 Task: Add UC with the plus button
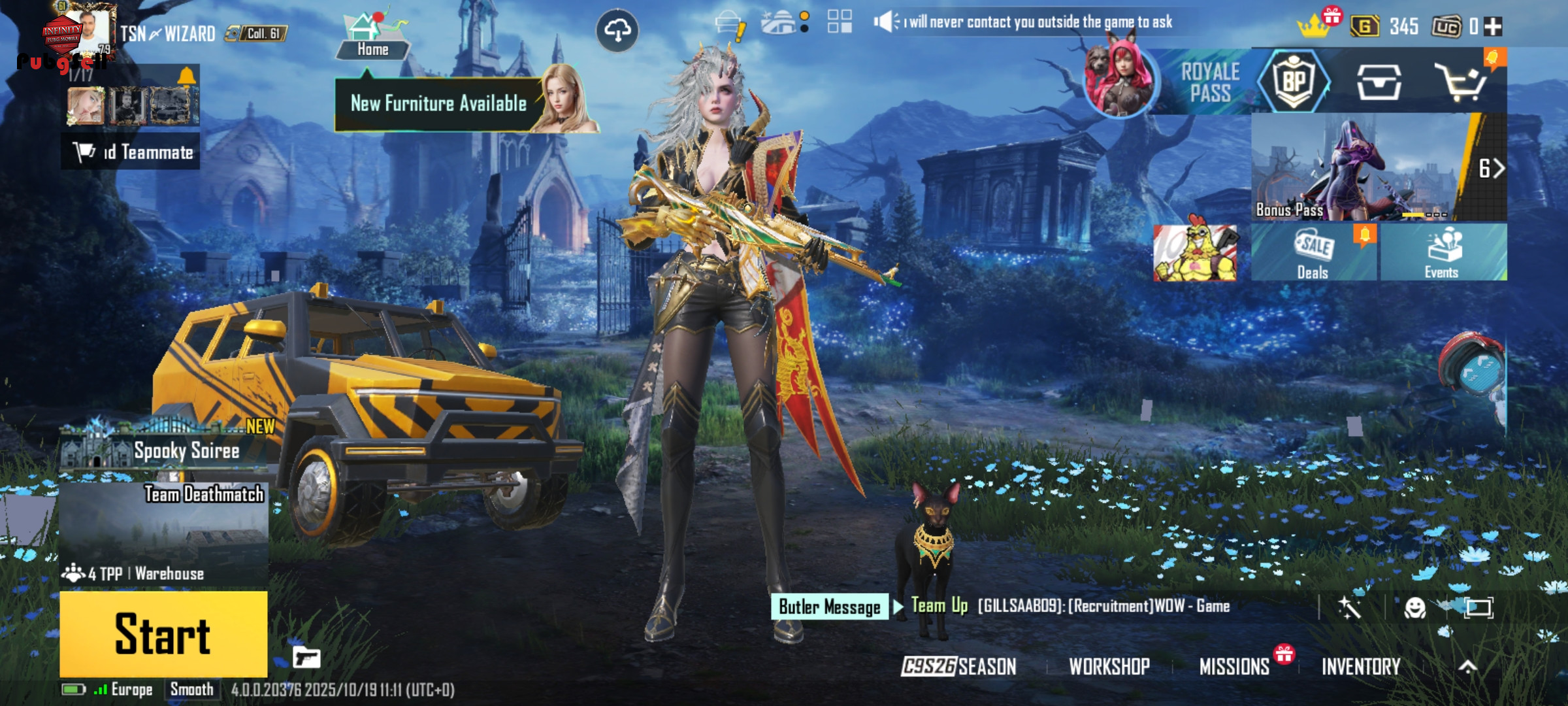tap(1494, 27)
